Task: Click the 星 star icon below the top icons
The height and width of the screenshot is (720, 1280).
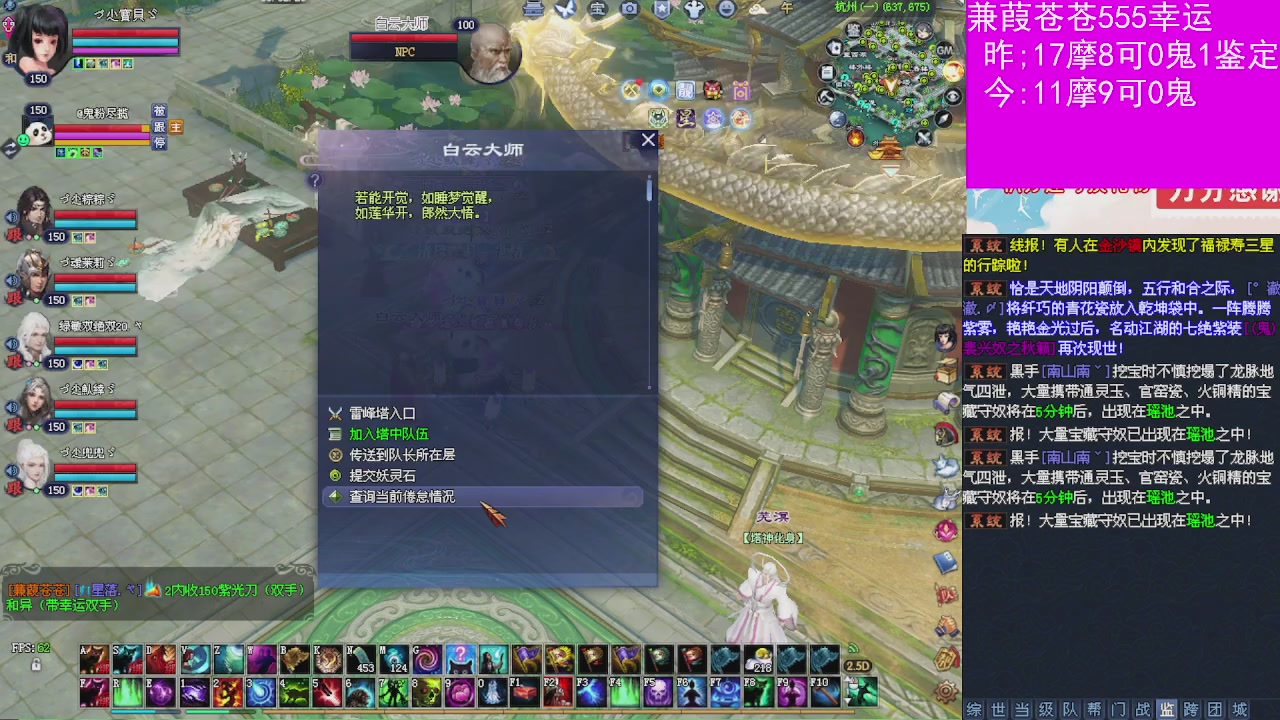Action: click(x=684, y=119)
